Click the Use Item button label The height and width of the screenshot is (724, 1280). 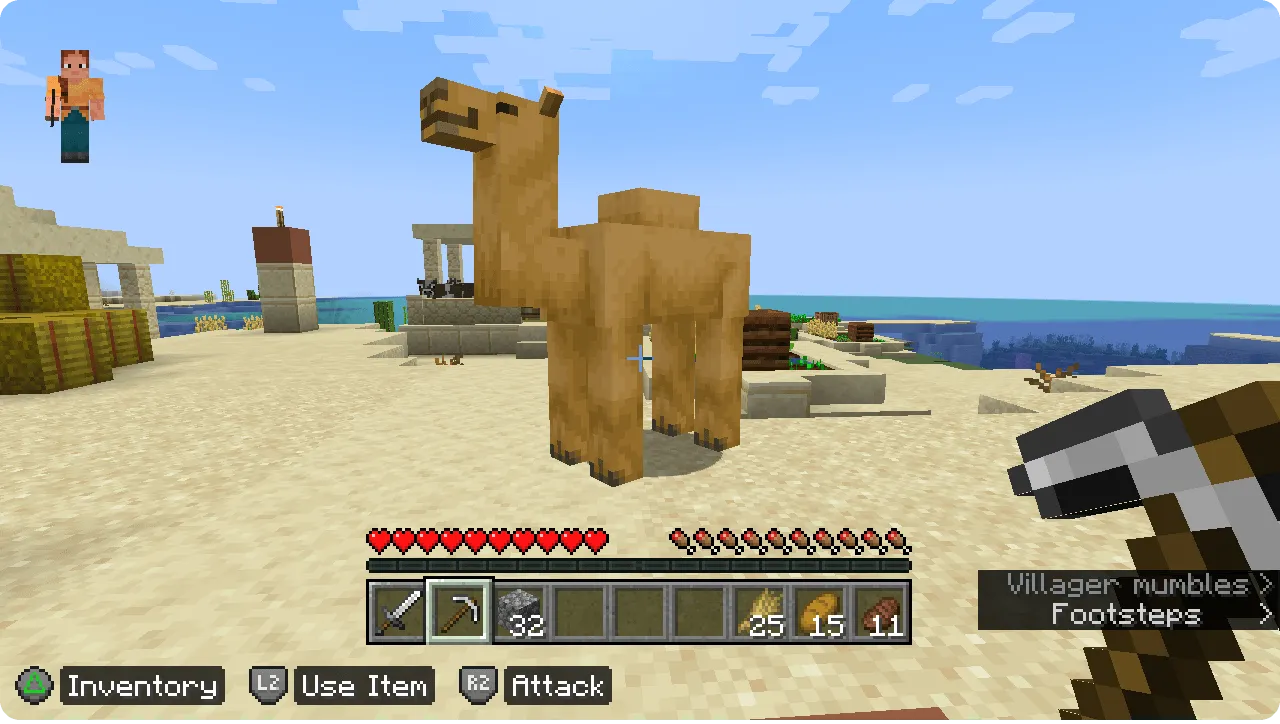(364, 686)
